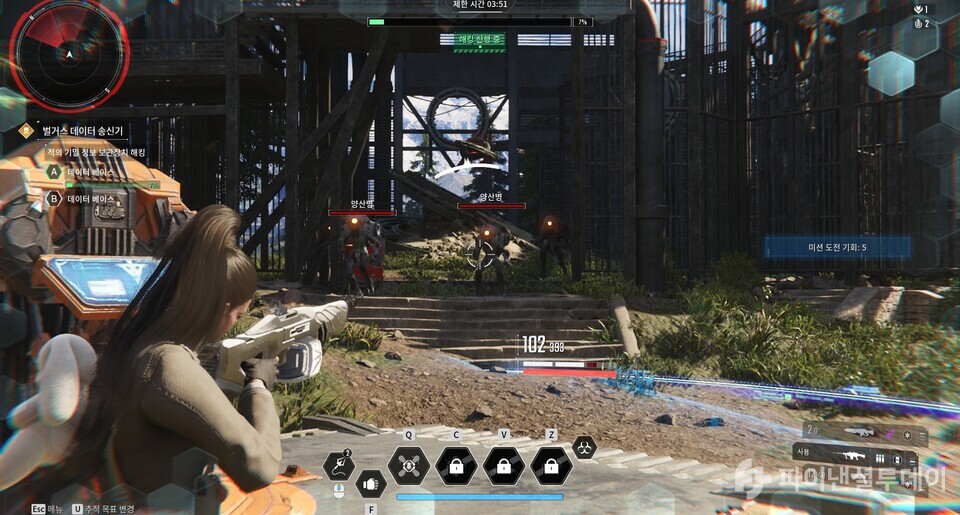Activate the grappling hook ability icon
Image resolution: width=960 pixels, height=515 pixels.
point(339,465)
